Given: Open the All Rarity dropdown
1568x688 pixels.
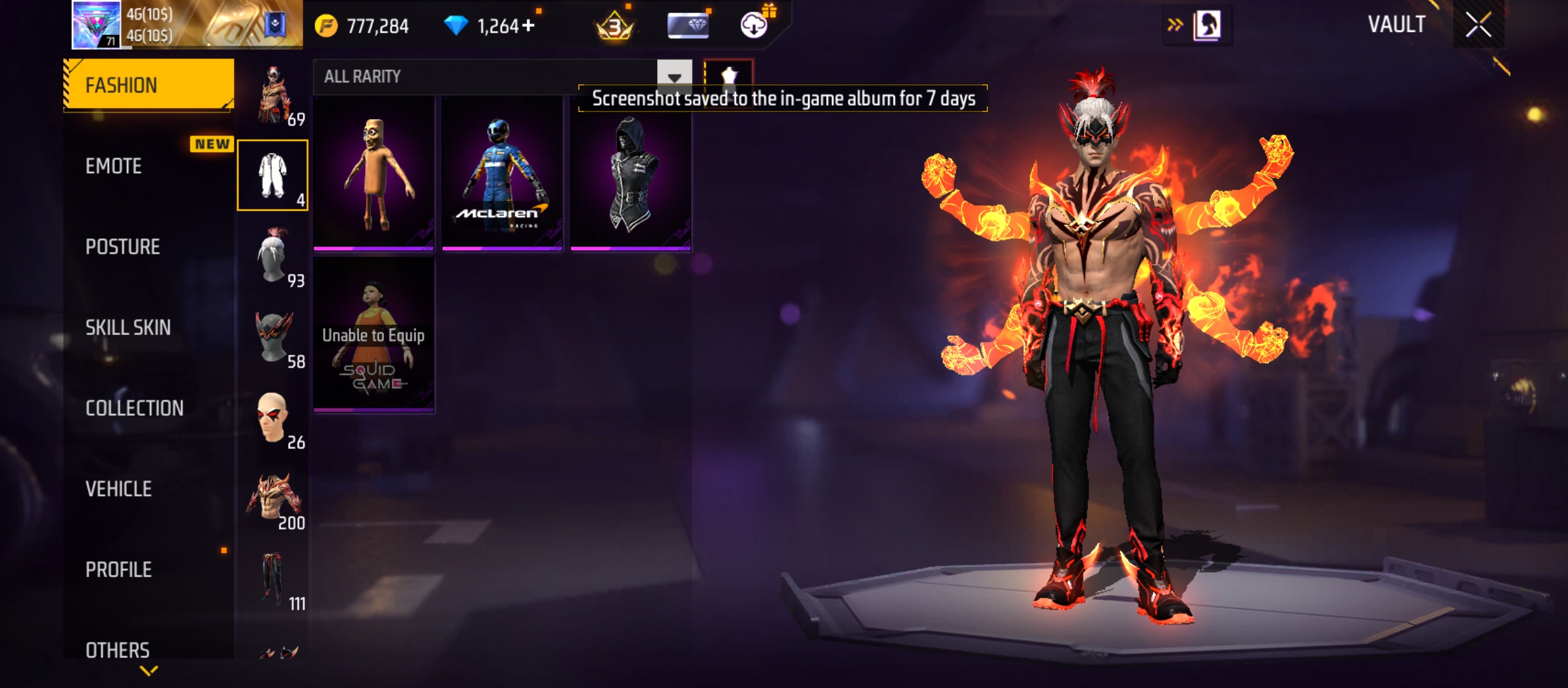Looking at the screenshot, I should coord(674,76).
